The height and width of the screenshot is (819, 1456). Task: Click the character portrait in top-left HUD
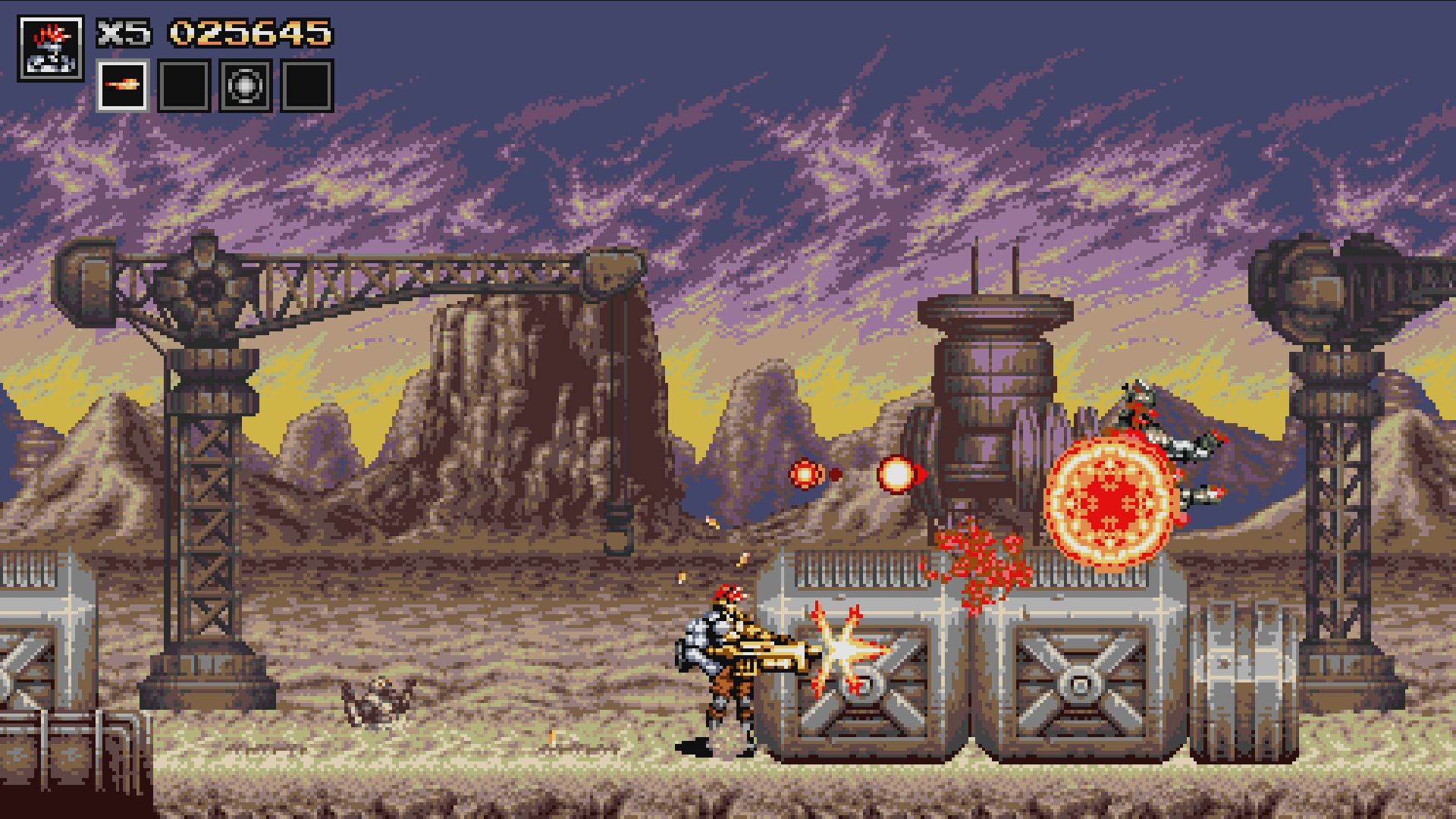(x=52, y=45)
